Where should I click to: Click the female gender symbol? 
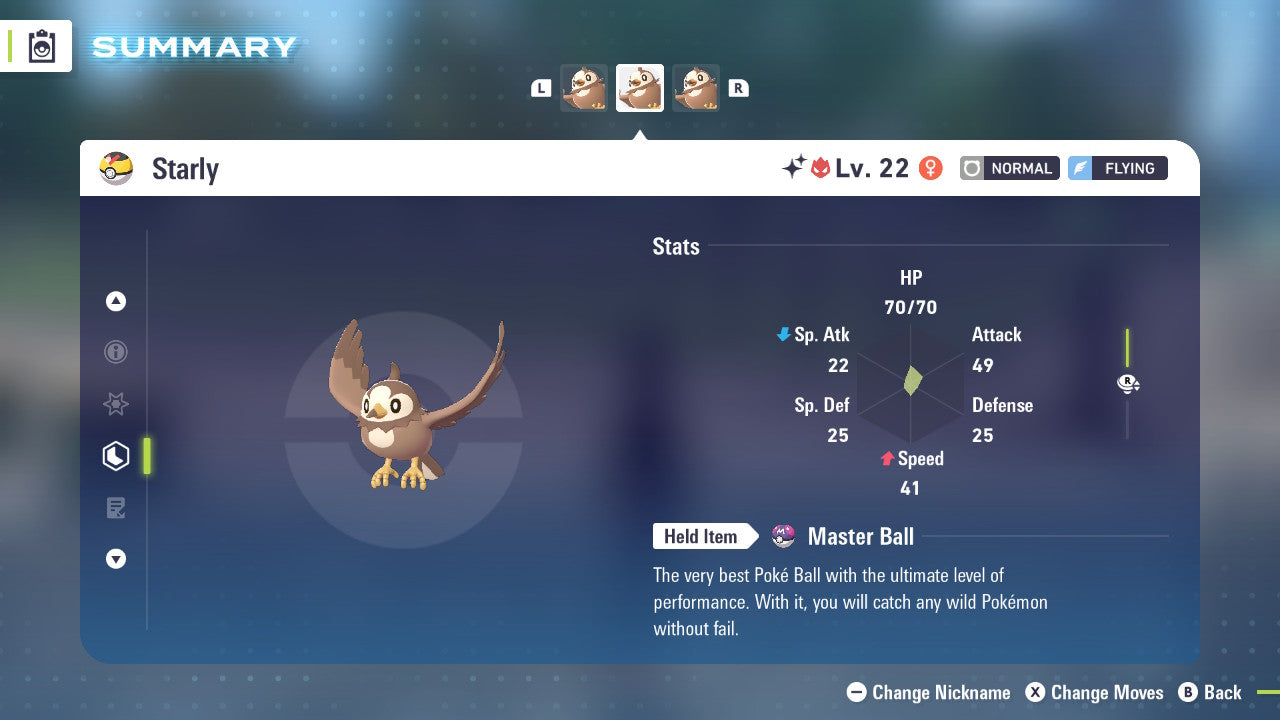930,168
